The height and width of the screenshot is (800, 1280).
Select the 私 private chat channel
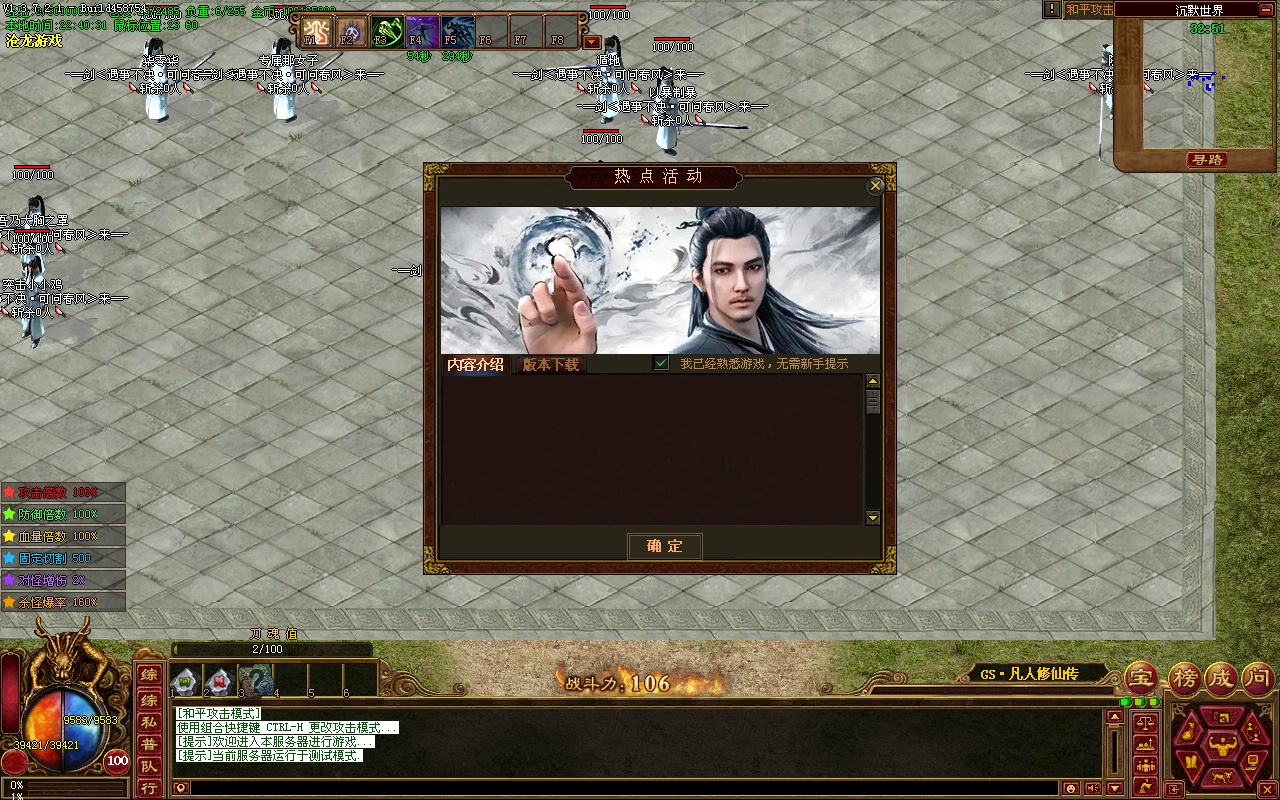(x=148, y=721)
